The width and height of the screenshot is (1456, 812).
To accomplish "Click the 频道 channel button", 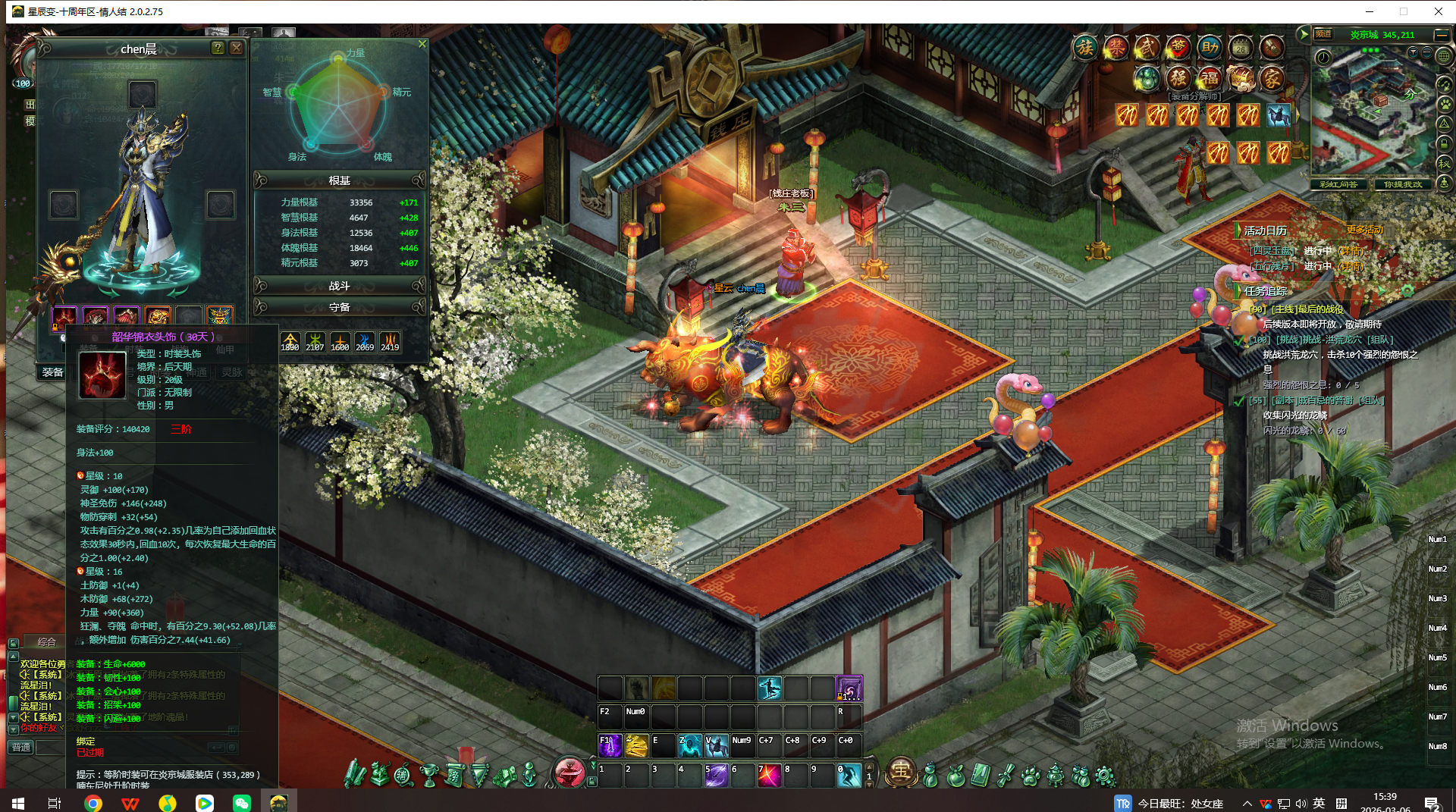I will (x=1323, y=34).
